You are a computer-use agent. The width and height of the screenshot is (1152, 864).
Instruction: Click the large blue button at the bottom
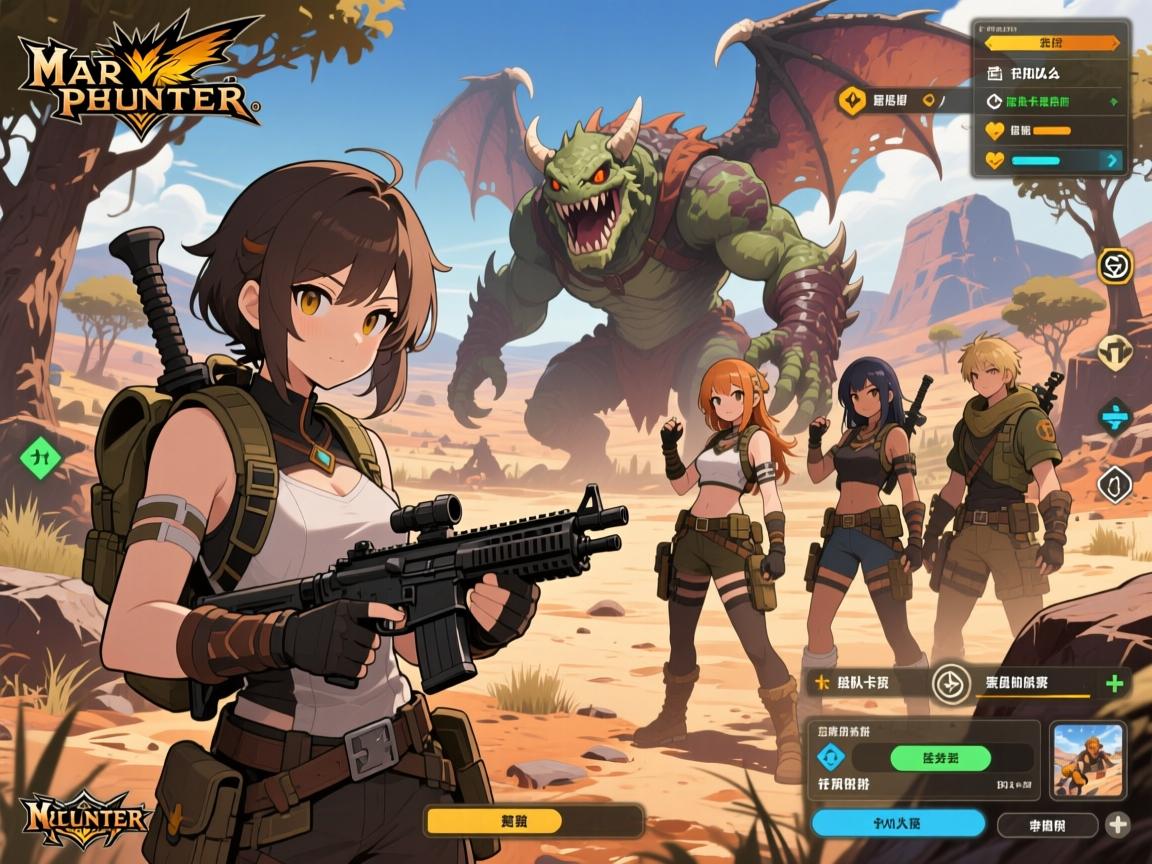click(x=897, y=823)
